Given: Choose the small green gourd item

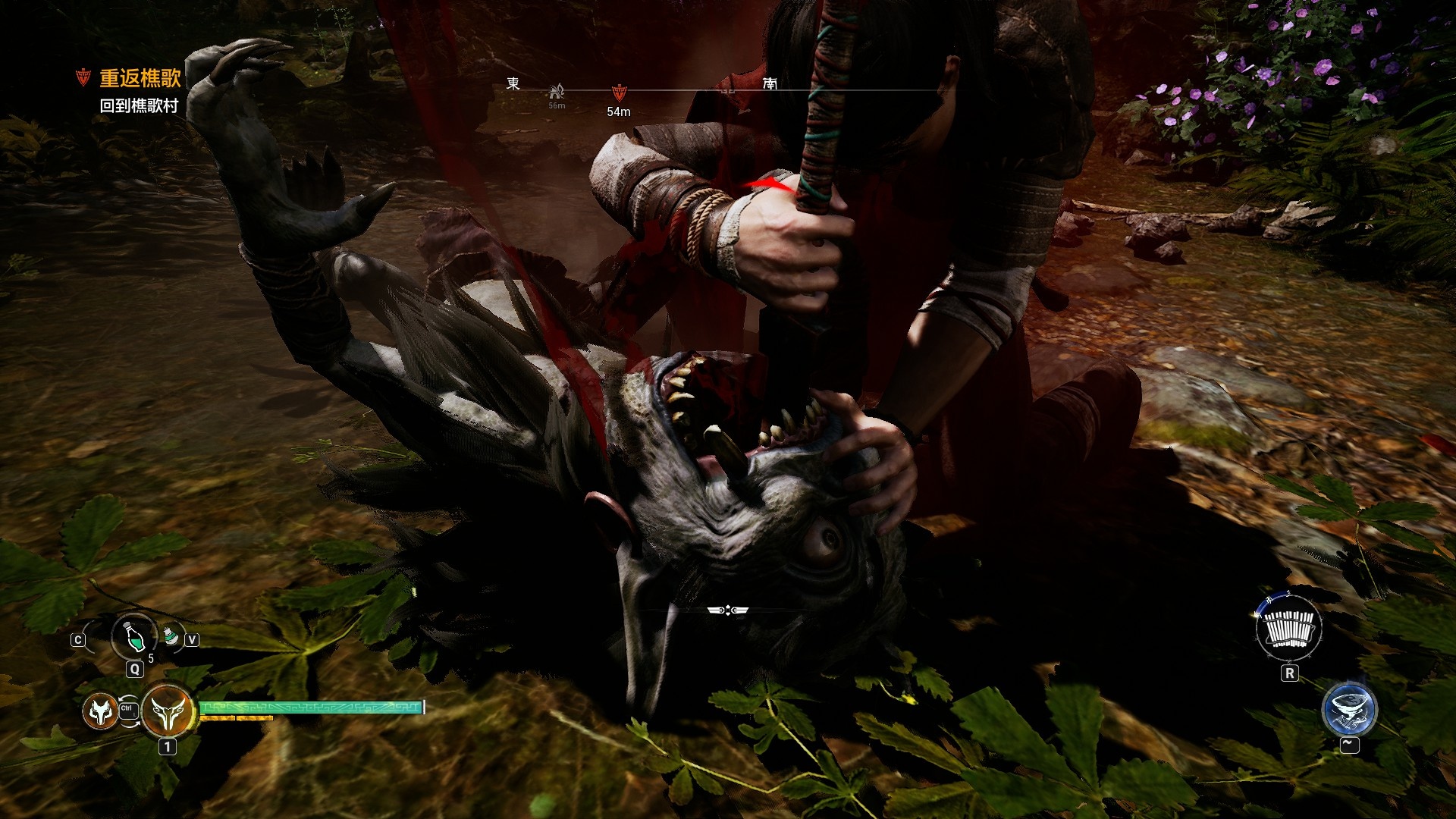Looking at the screenshot, I should click(x=172, y=635).
